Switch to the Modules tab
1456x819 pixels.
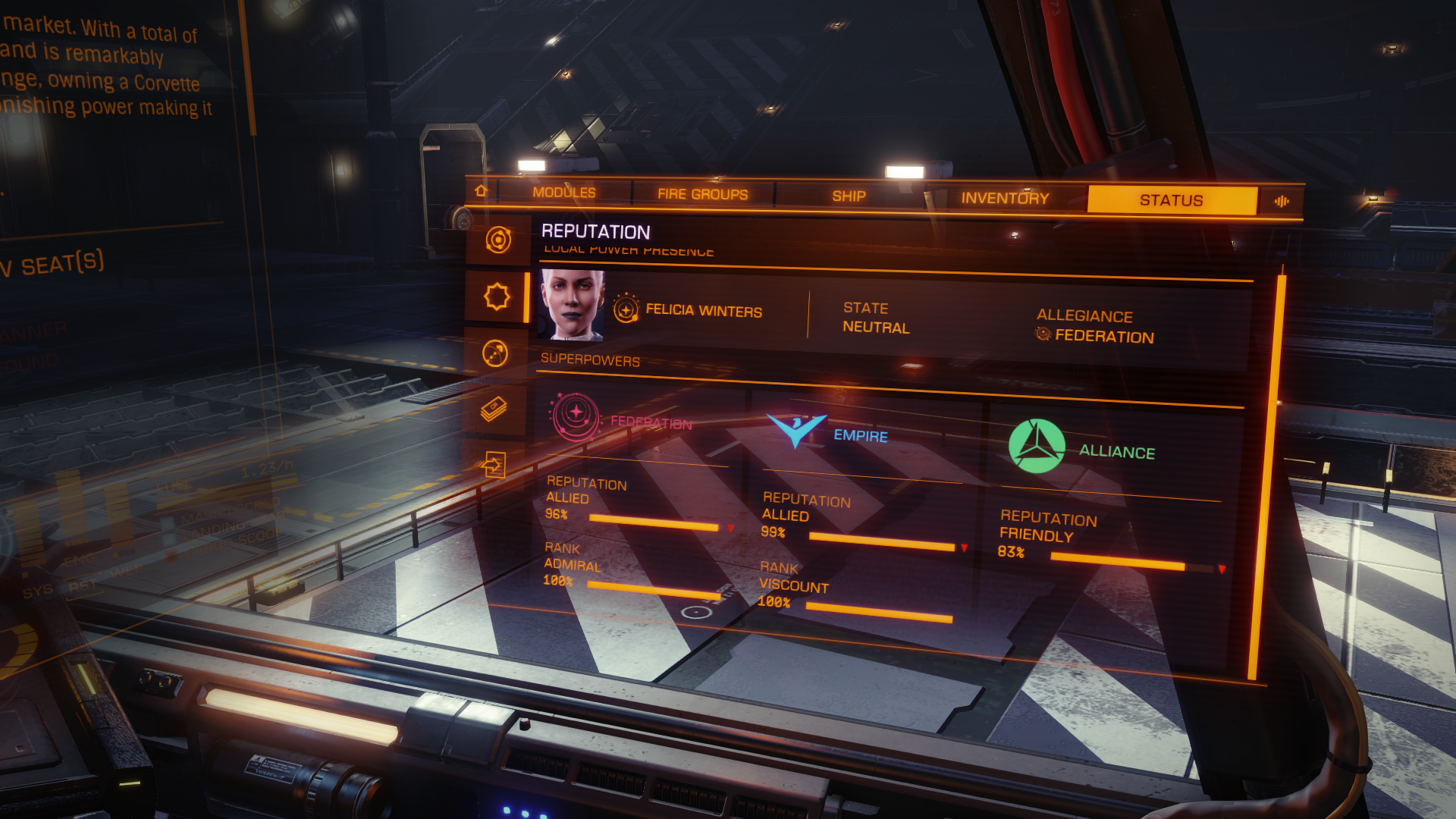tap(563, 193)
